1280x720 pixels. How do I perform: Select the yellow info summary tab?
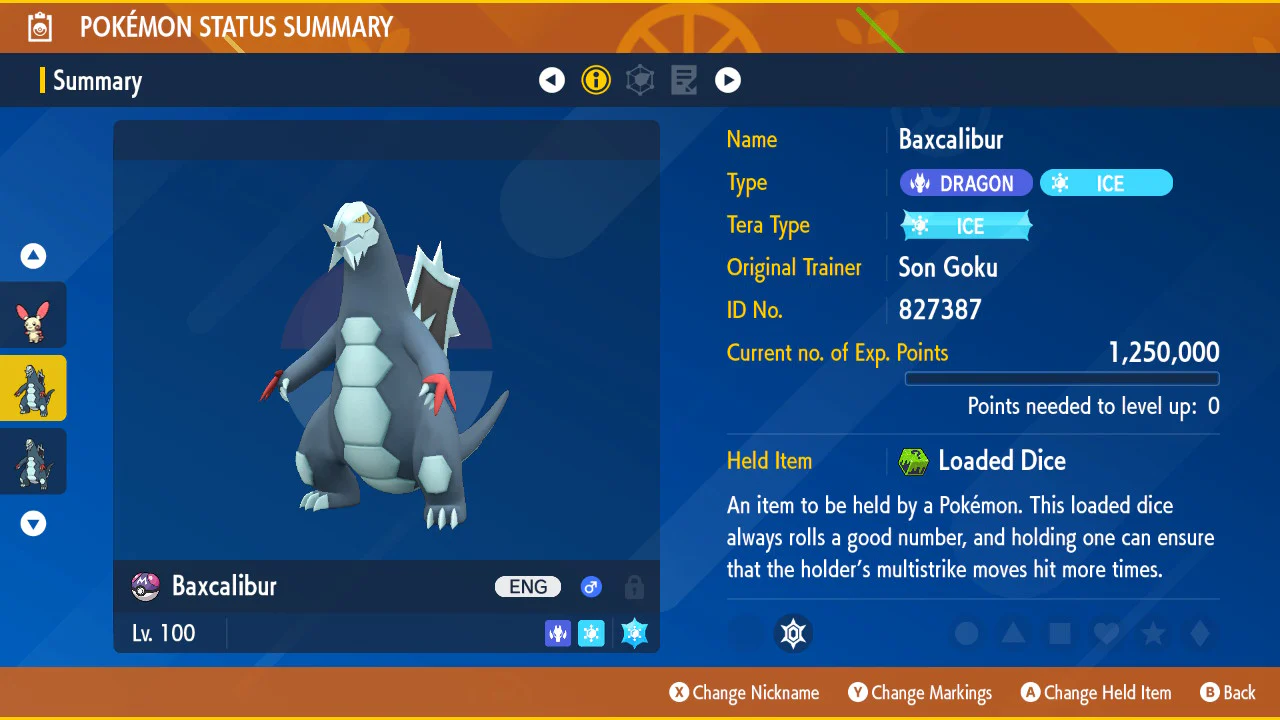pos(596,80)
